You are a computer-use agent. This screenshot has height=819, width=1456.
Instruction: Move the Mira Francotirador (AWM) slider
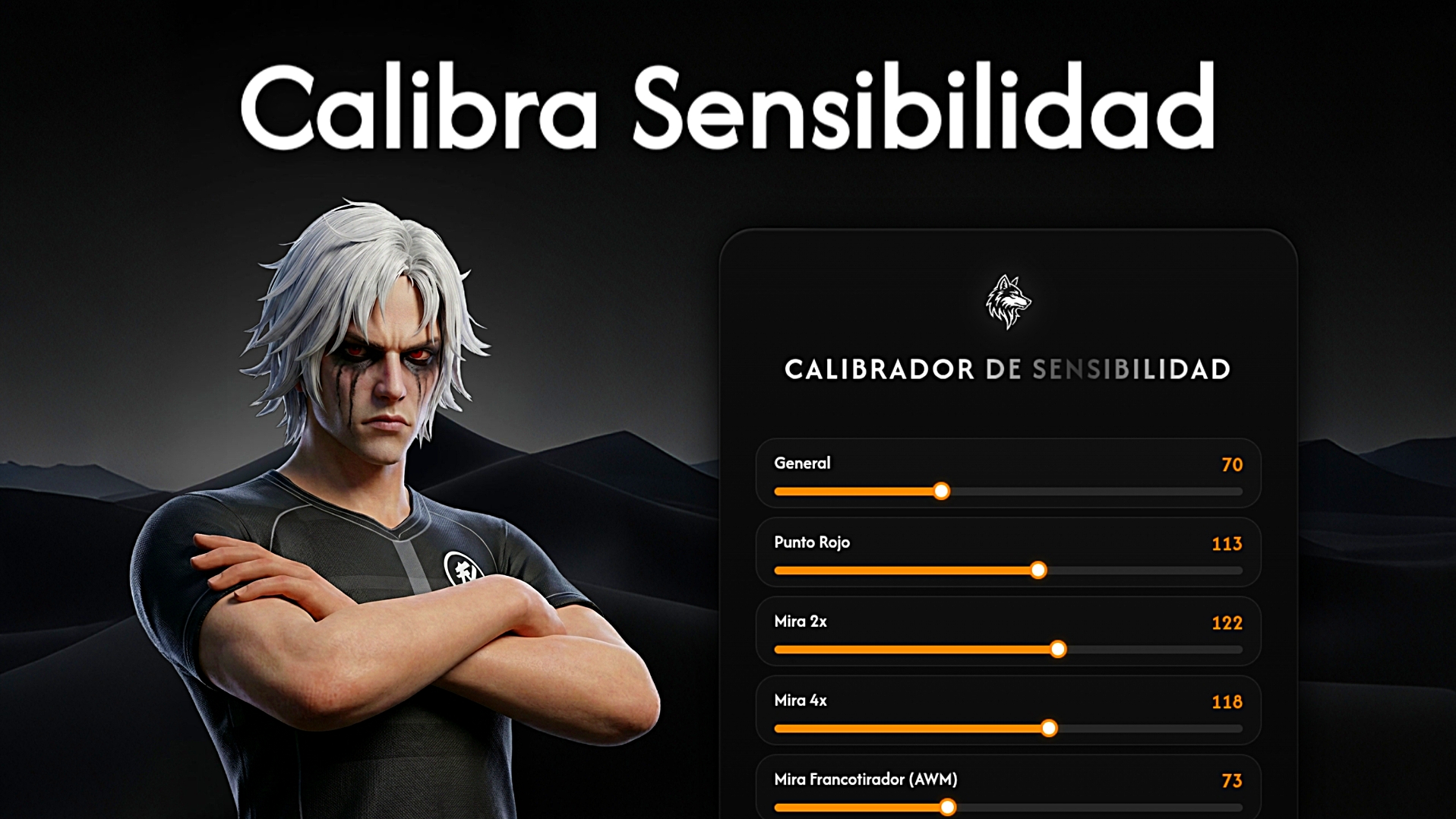946,807
